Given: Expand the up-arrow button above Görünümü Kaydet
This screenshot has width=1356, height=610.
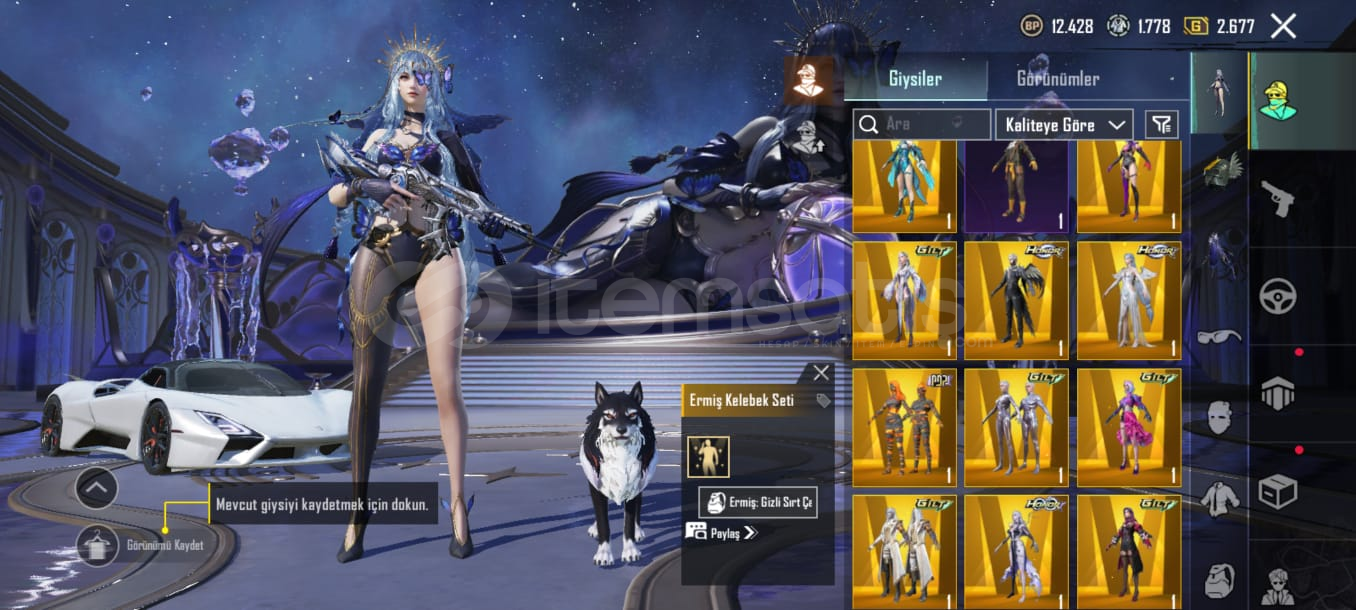Looking at the screenshot, I should coord(97,488).
